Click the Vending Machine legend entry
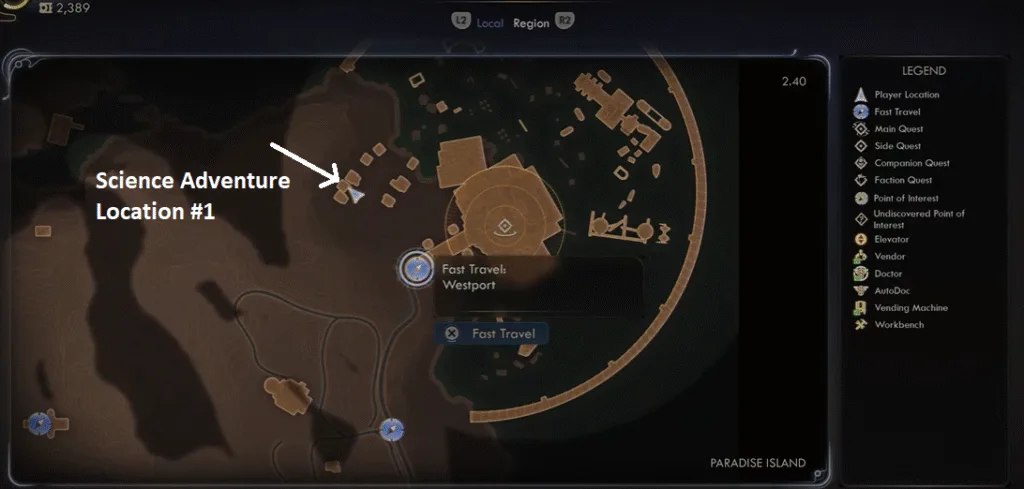Screen dimensions: 1024x489 (x=910, y=308)
